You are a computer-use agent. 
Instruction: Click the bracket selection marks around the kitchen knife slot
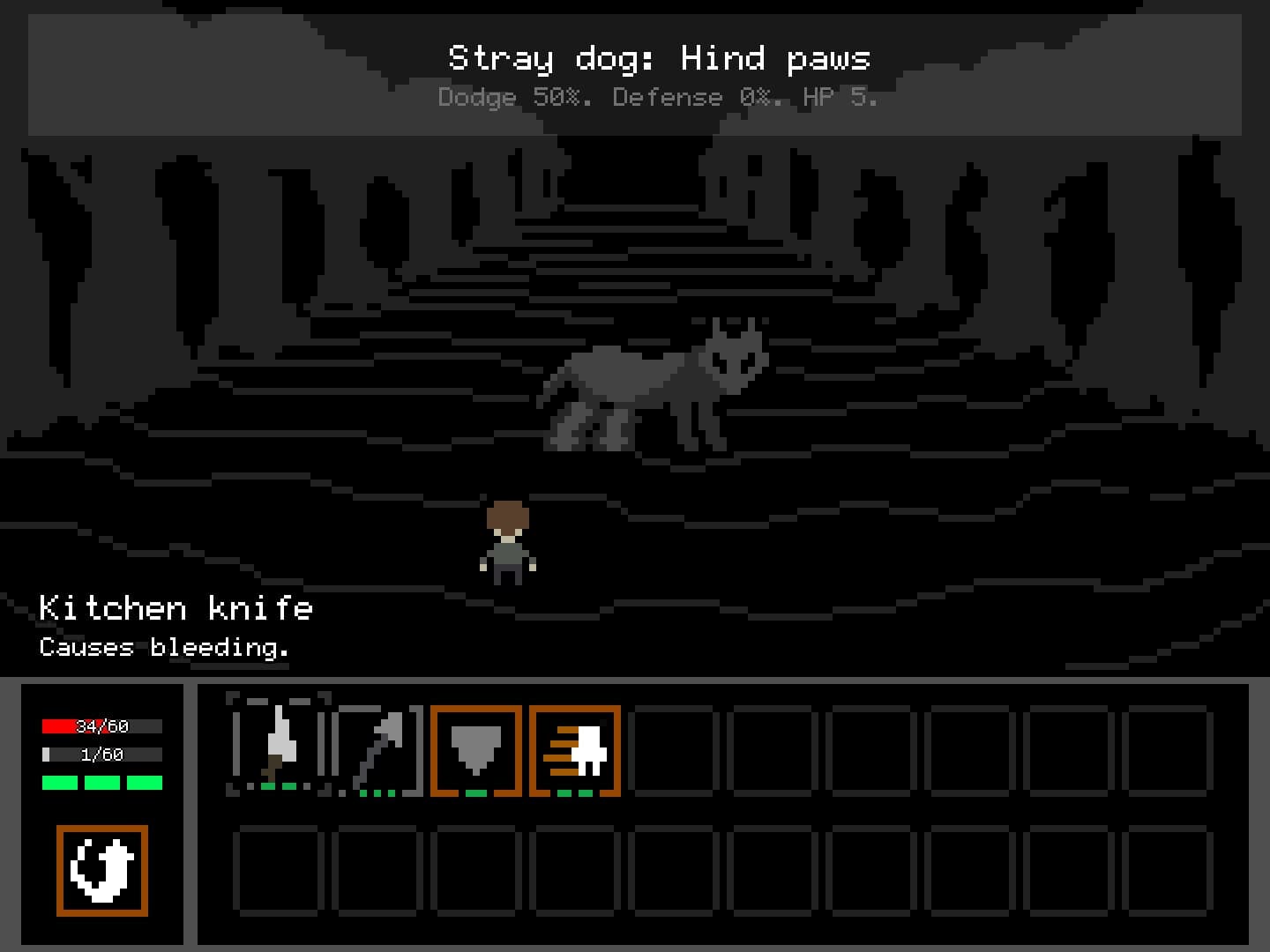point(234,696)
